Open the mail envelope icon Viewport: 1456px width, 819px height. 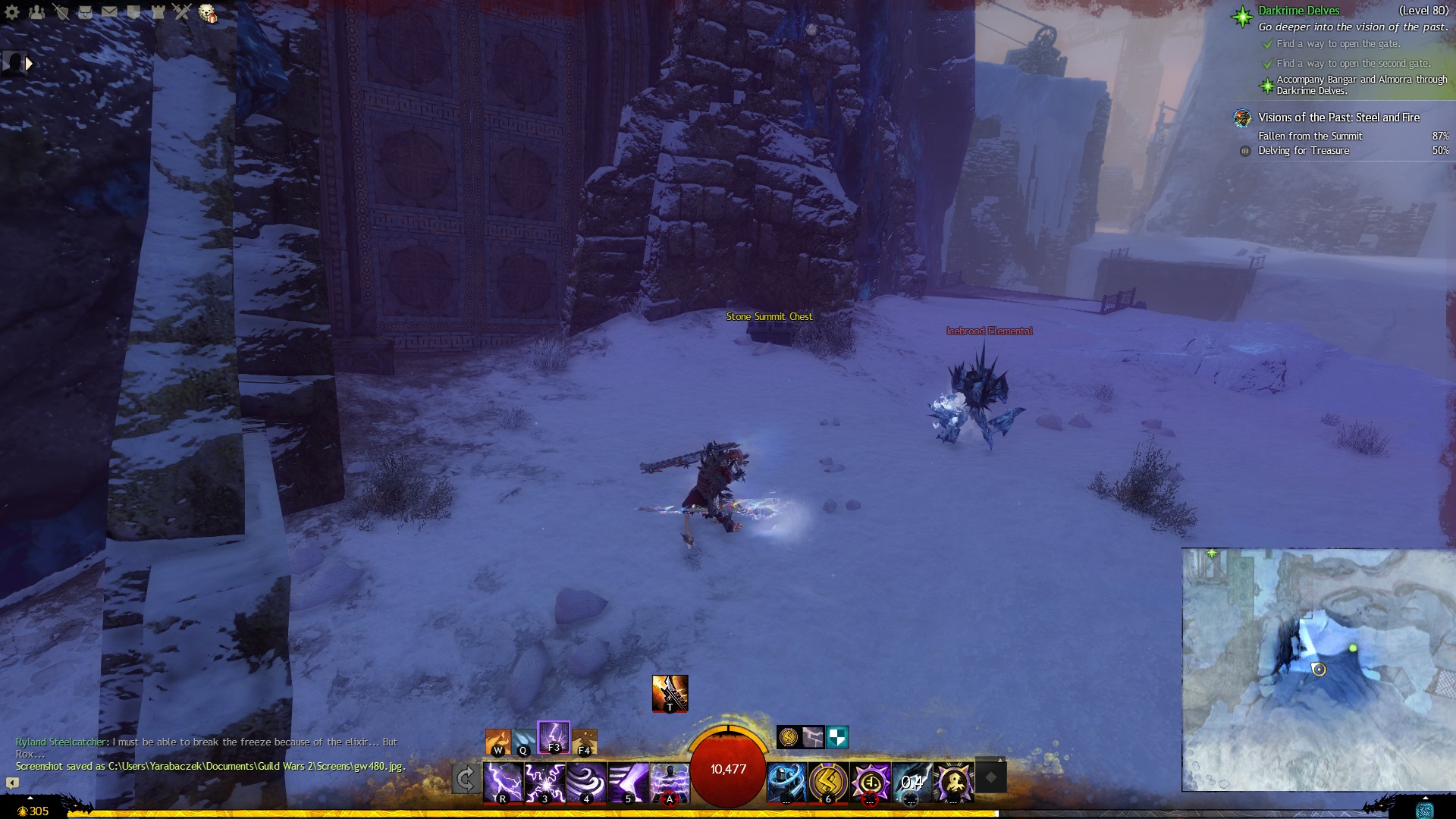click(x=109, y=11)
